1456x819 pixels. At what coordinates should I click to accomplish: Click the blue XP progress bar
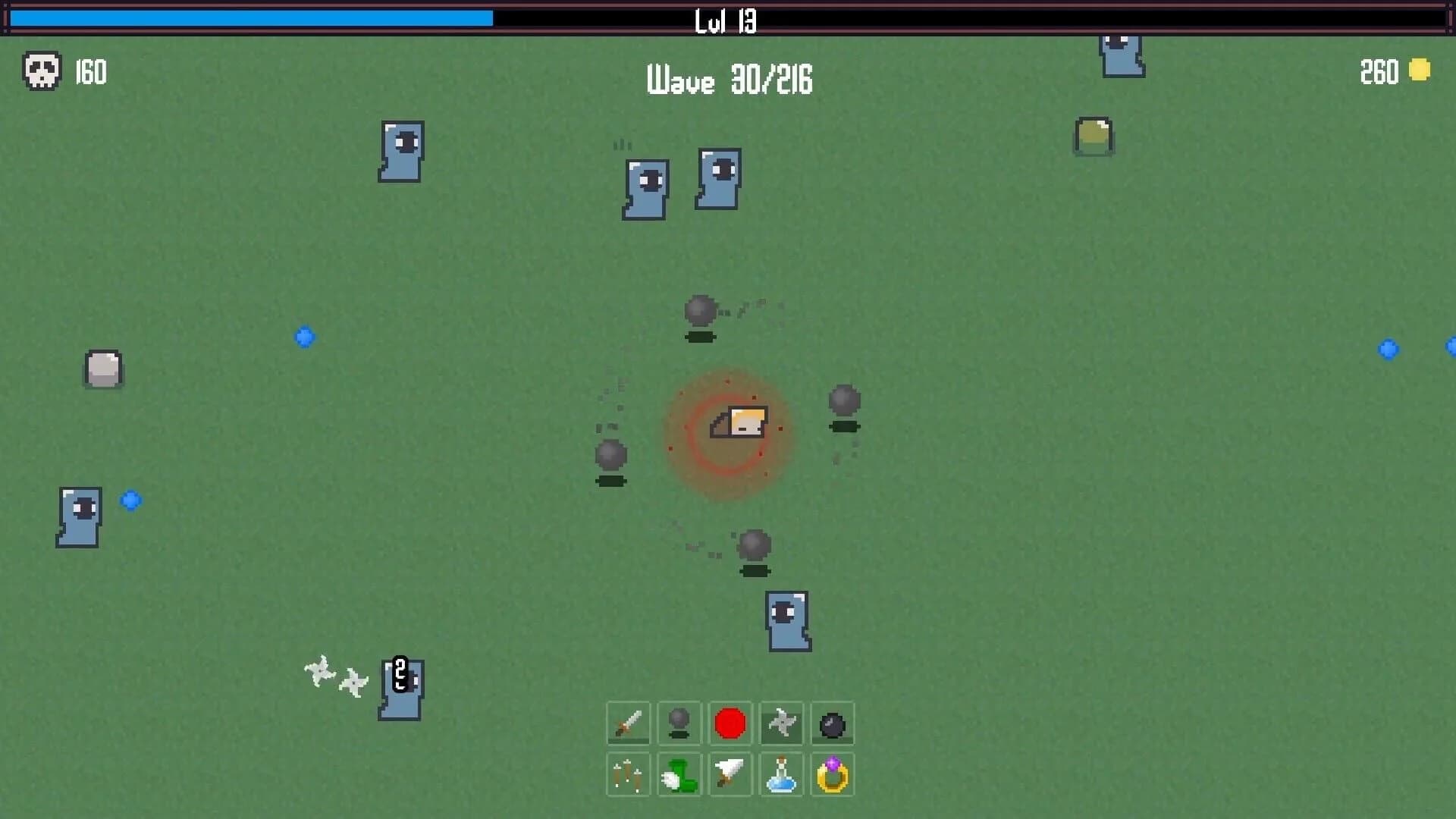[250, 17]
